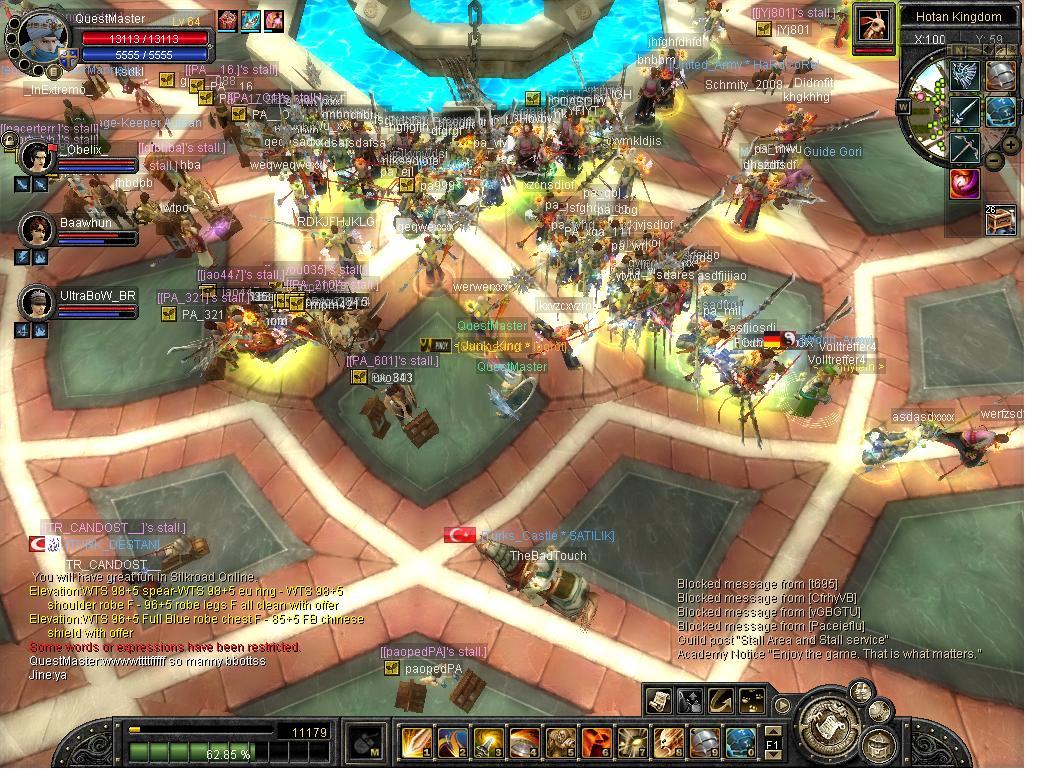The height and width of the screenshot is (782, 1045).
Task: Activate the skull skill in slot 8
Action: coord(668,743)
